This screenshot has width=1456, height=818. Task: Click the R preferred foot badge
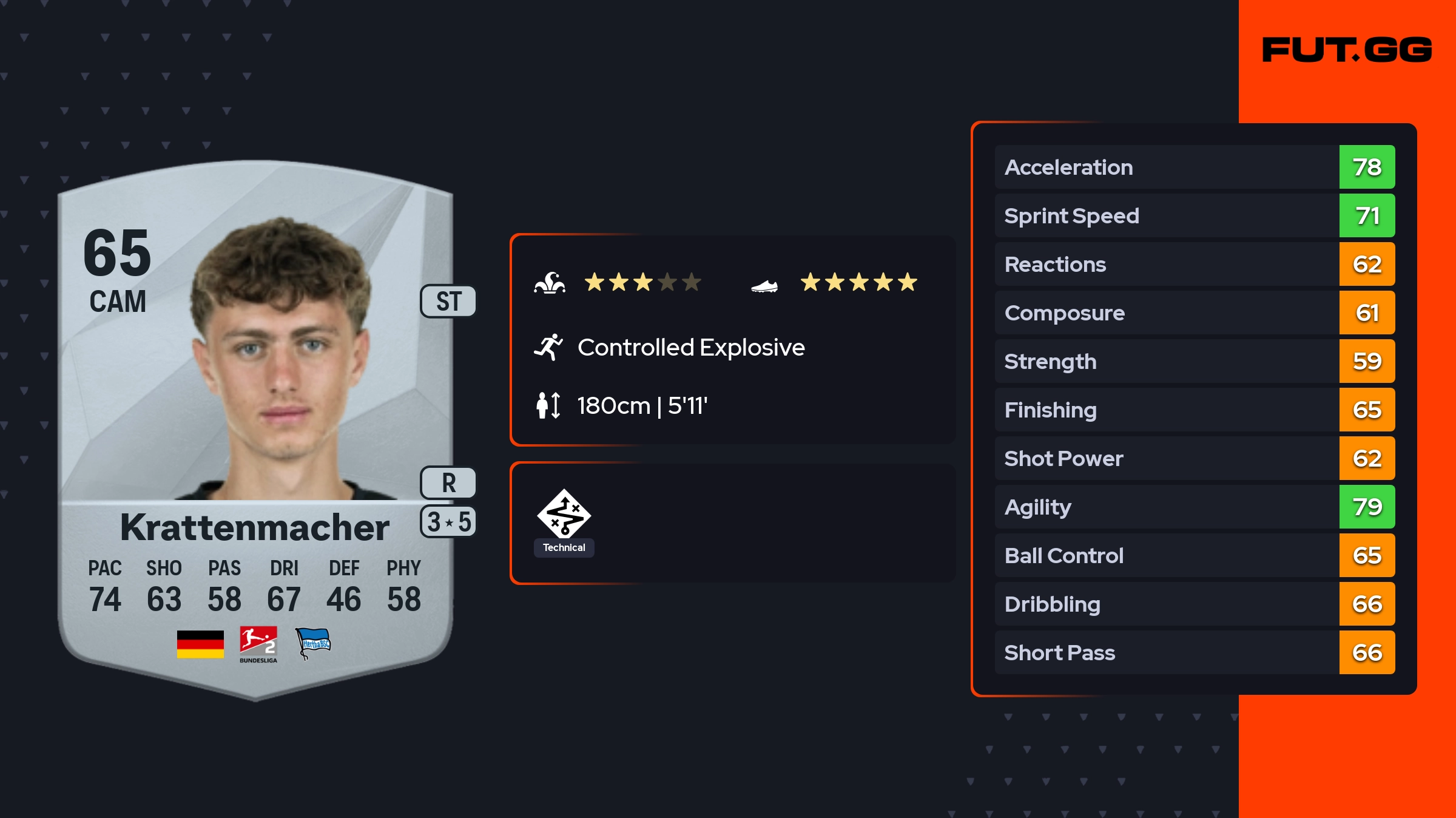click(x=448, y=483)
